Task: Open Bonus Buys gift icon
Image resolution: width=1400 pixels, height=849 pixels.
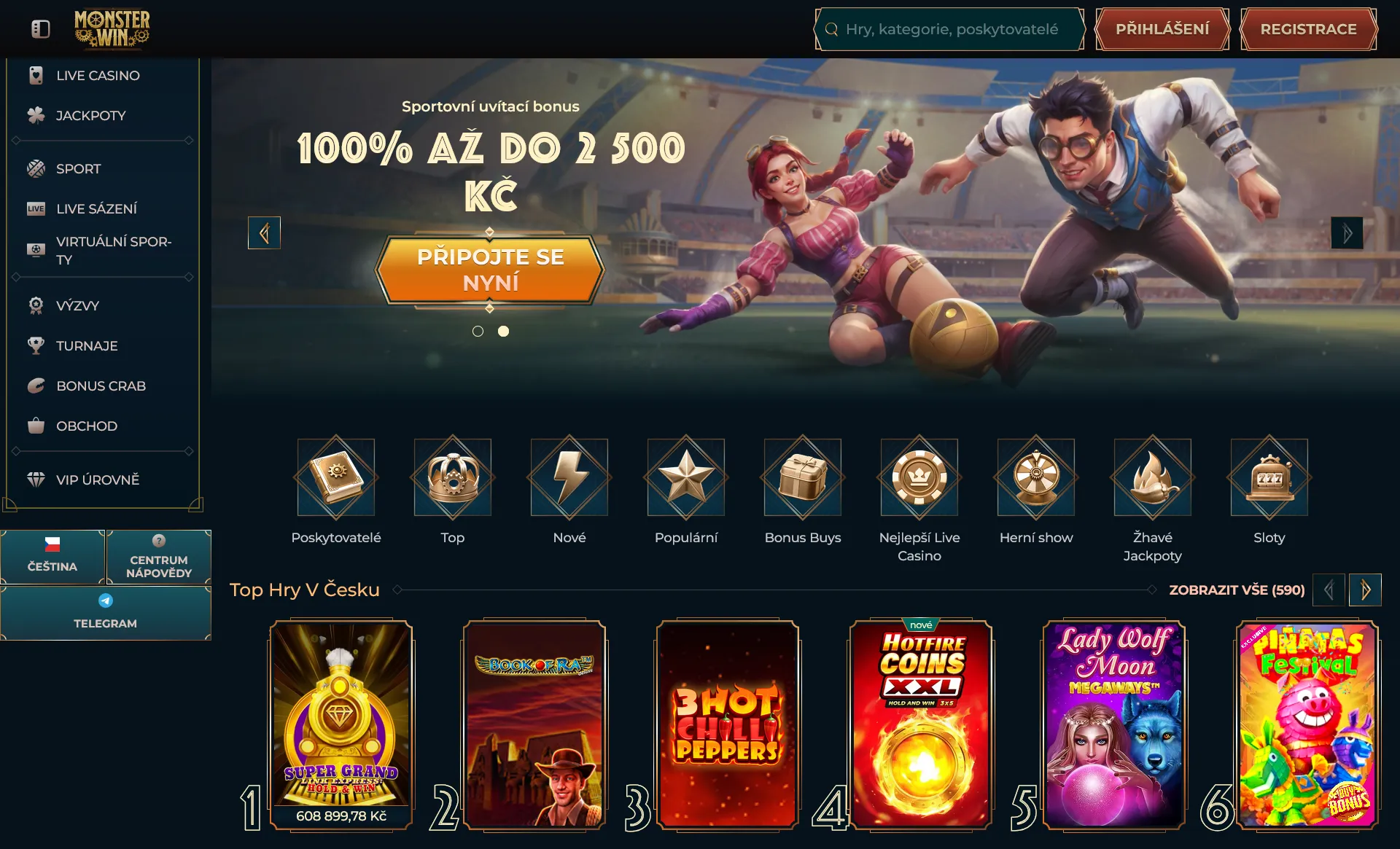Action: pyautogui.click(x=802, y=477)
